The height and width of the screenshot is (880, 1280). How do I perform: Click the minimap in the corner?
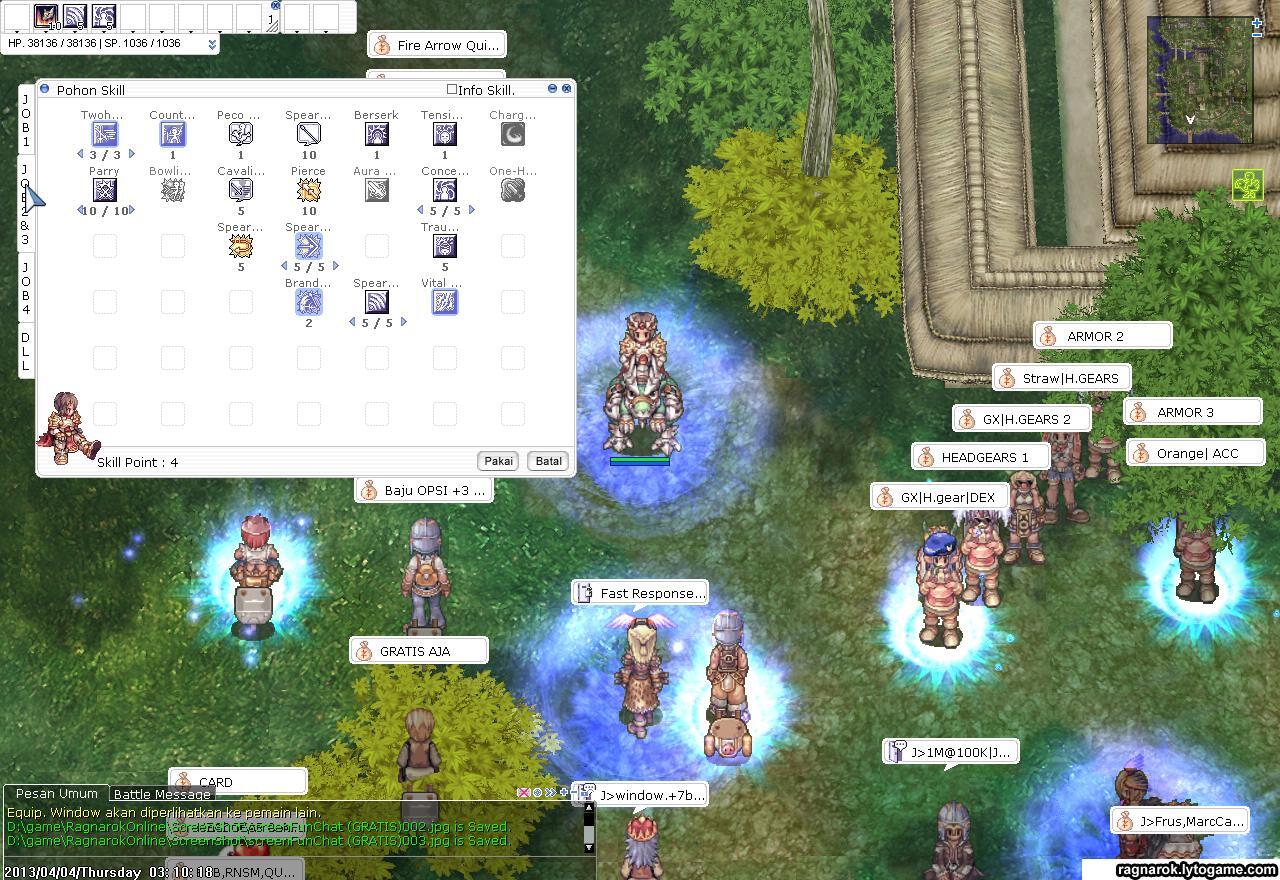click(x=1199, y=80)
